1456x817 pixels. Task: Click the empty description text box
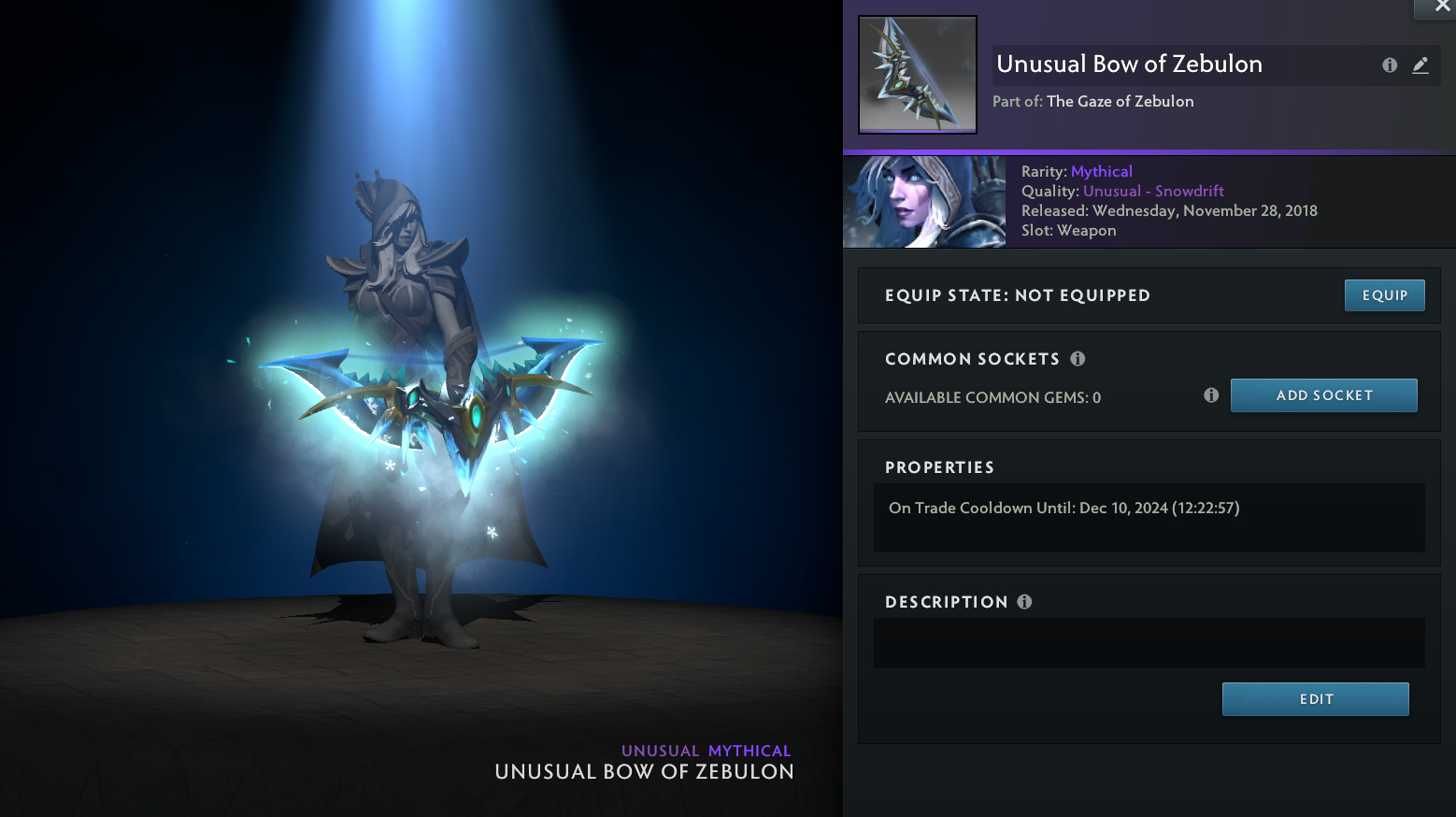click(1149, 643)
